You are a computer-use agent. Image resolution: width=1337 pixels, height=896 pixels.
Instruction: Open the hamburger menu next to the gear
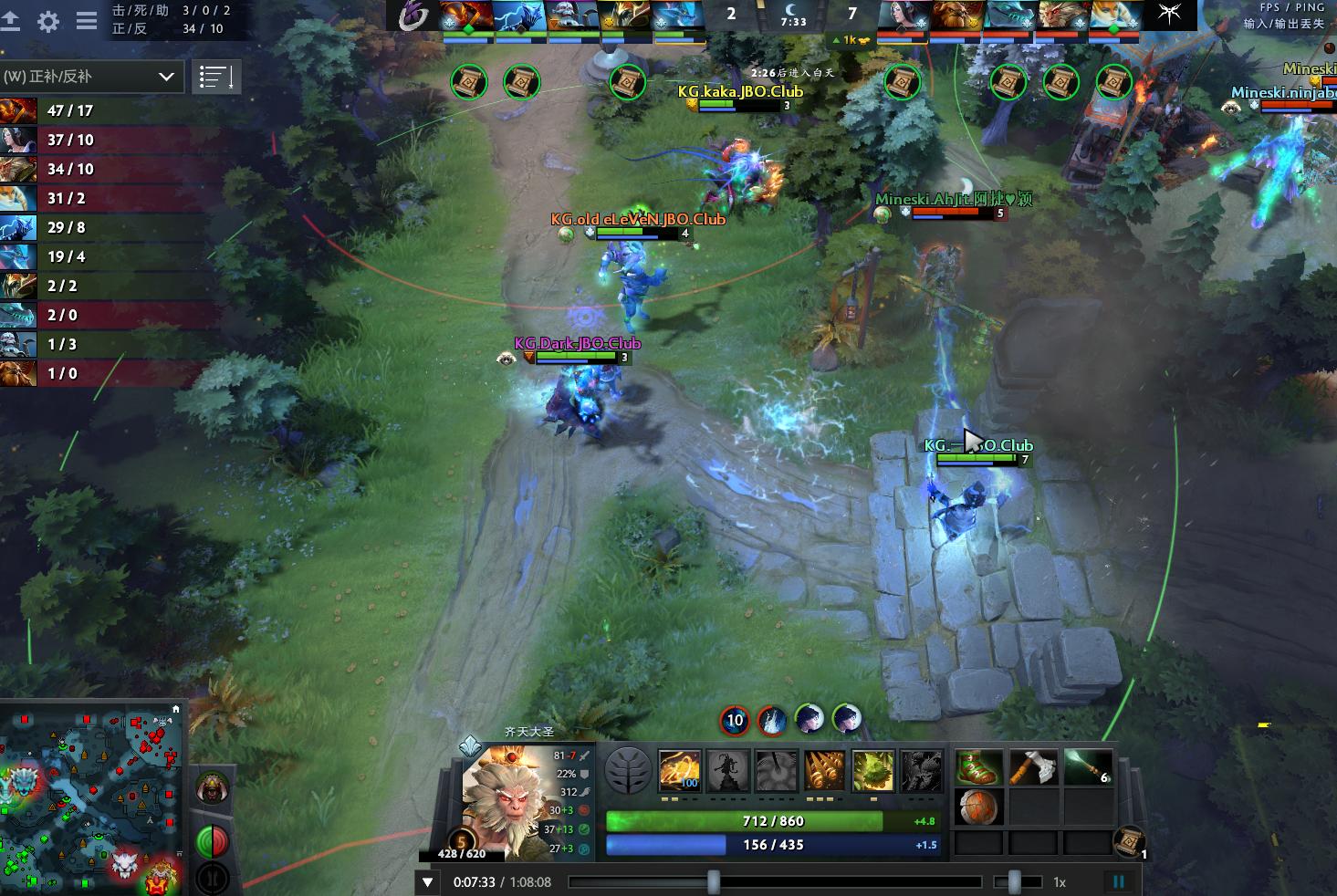click(x=85, y=22)
